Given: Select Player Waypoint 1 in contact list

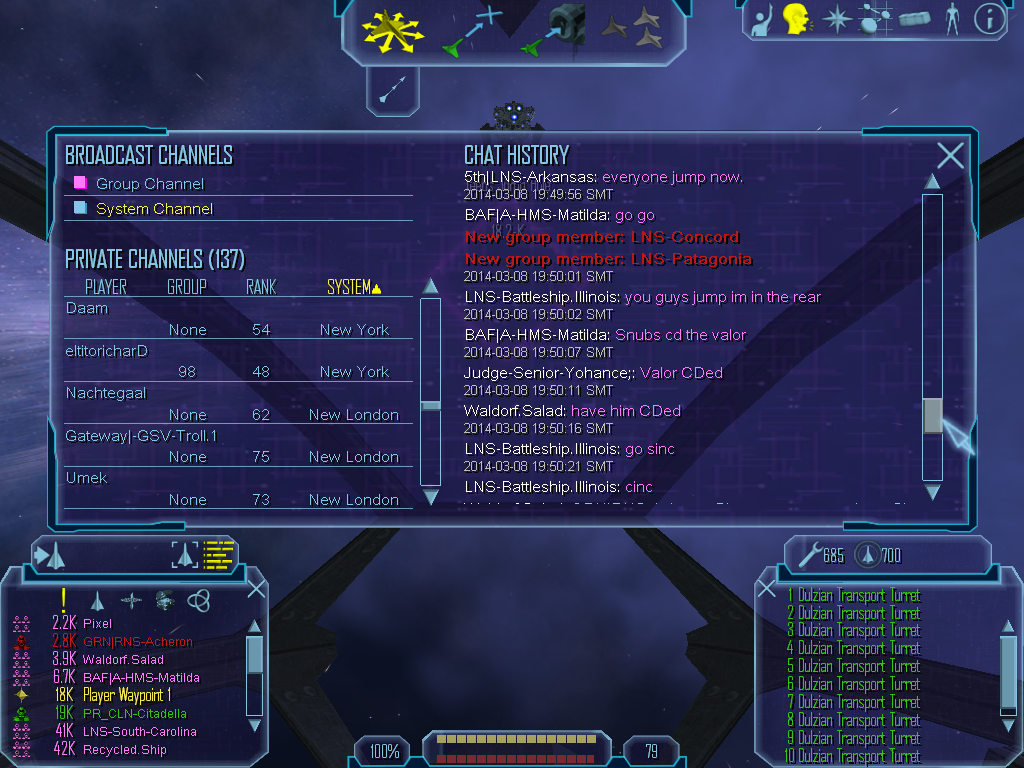Looking at the screenshot, I should coord(127,696).
